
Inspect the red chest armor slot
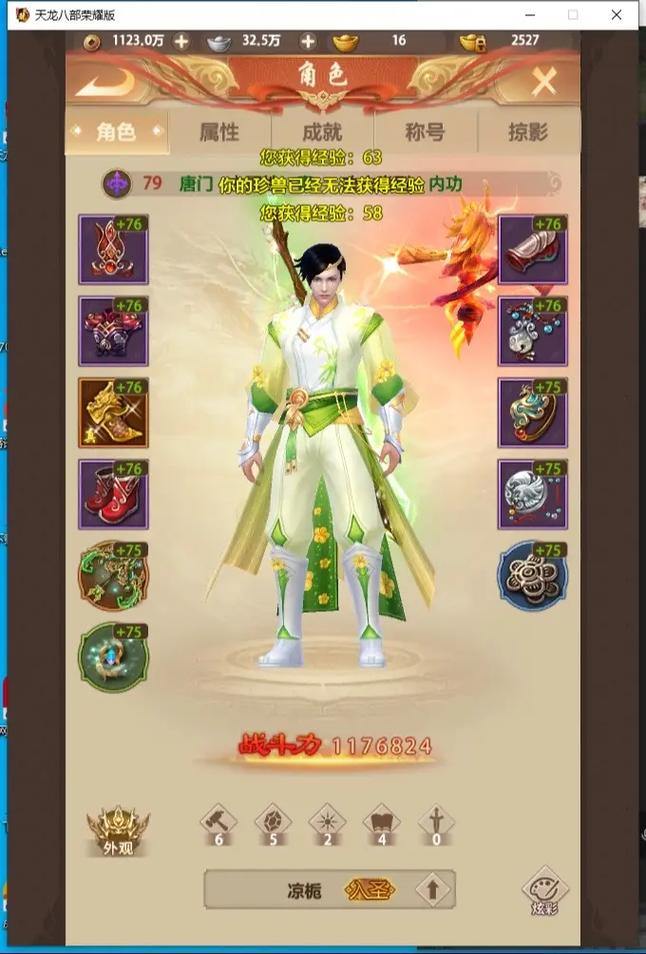point(113,331)
